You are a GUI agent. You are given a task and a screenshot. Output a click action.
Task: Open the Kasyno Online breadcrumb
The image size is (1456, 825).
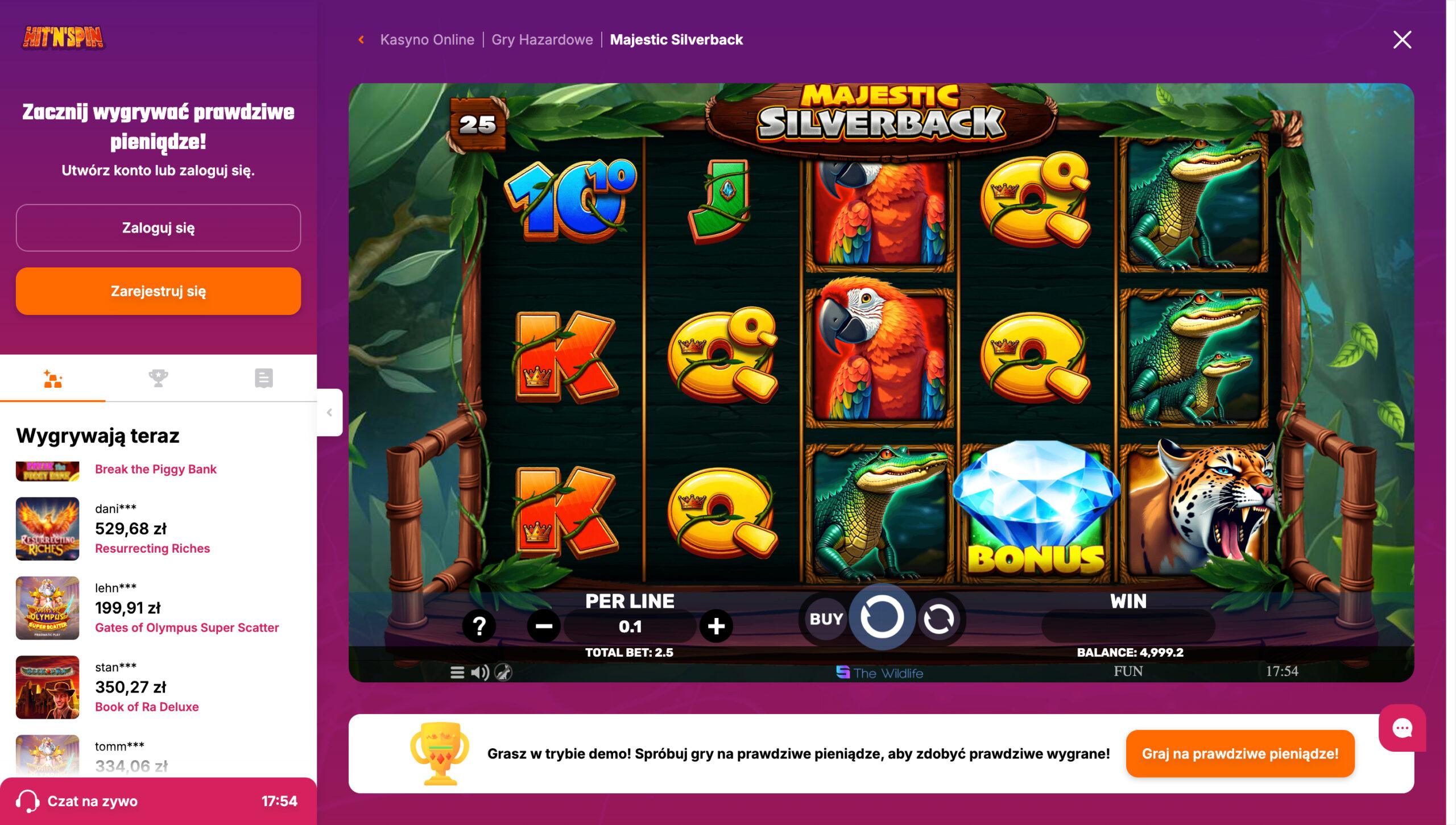(x=428, y=39)
